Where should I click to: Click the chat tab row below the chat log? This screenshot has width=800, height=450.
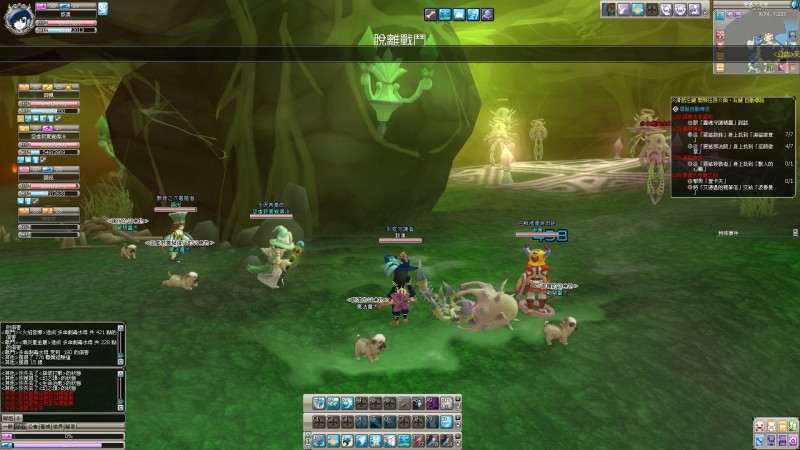click(40, 417)
